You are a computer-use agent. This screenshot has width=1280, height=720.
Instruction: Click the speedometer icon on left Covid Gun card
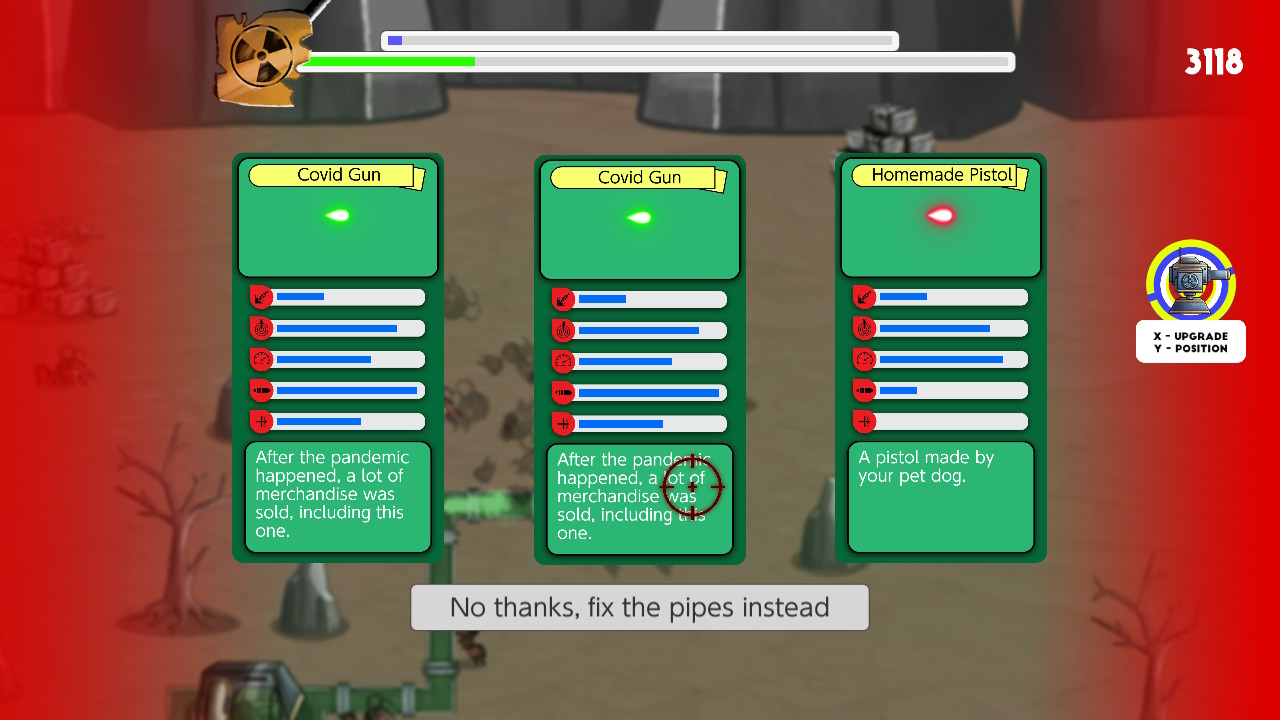tap(263, 359)
